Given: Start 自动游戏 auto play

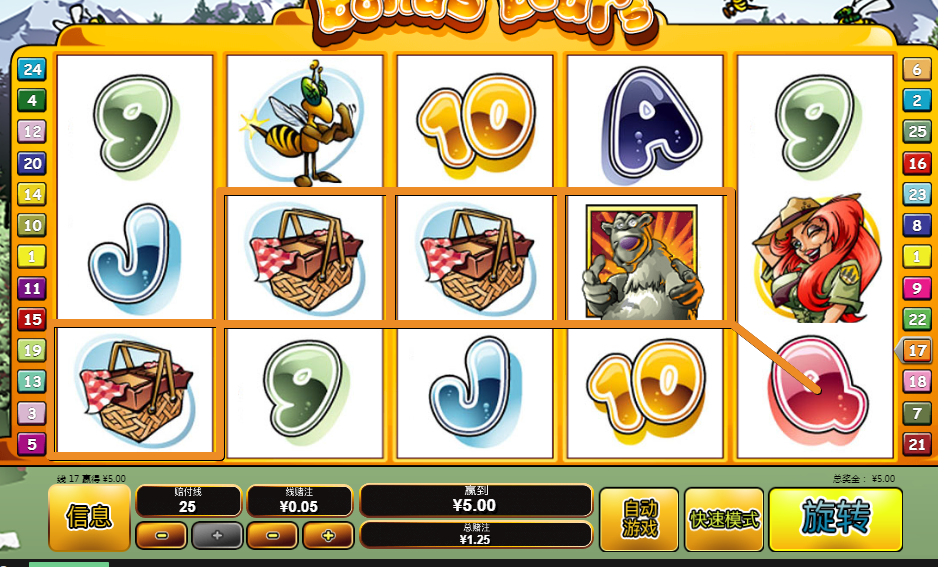Looking at the screenshot, I should click(x=639, y=518).
